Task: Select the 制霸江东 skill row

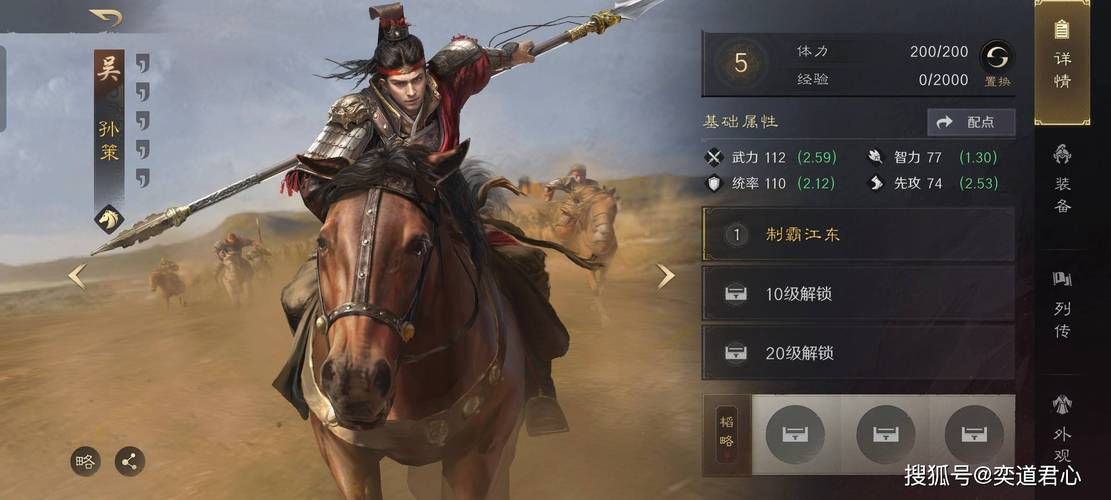Action: [858, 235]
